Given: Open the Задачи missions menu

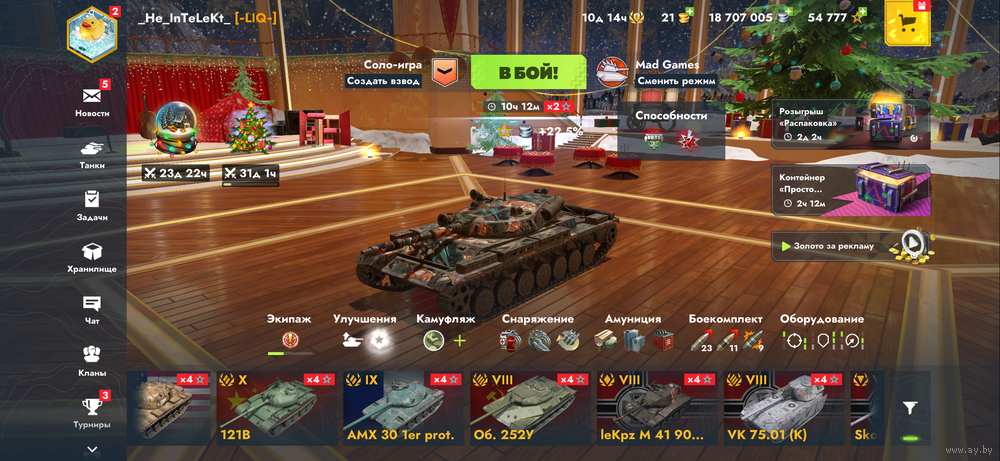Looking at the screenshot, I should (92, 204).
